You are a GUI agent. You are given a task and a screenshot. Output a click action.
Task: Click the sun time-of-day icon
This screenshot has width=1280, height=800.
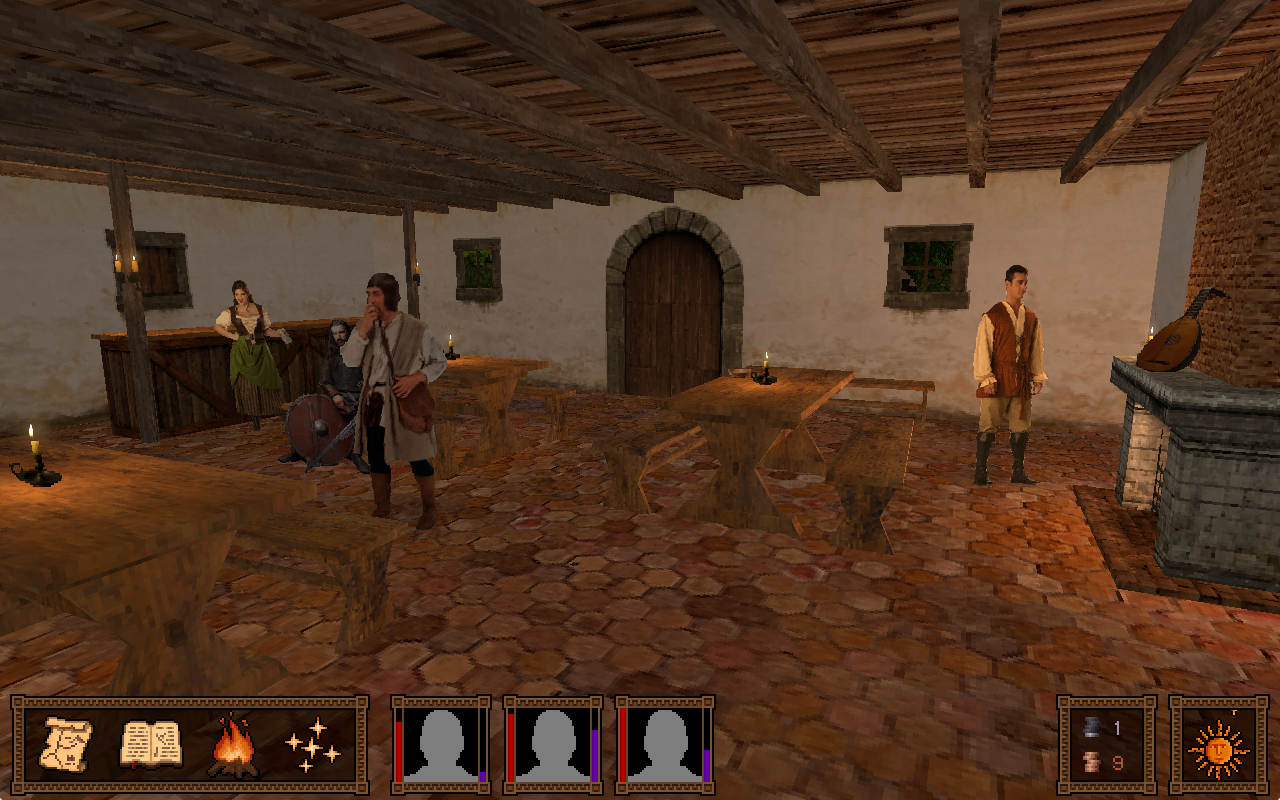pyautogui.click(x=1218, y=747)
